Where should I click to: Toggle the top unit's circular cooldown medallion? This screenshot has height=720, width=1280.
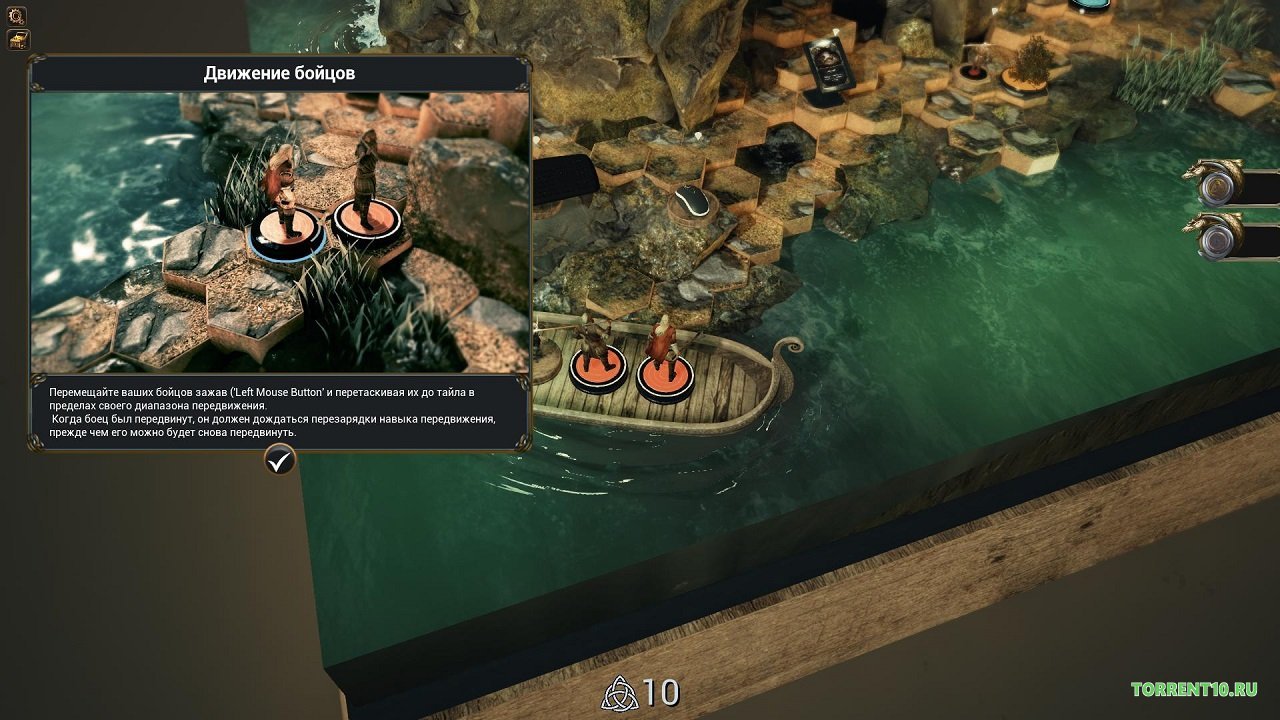pos(1218,186)
